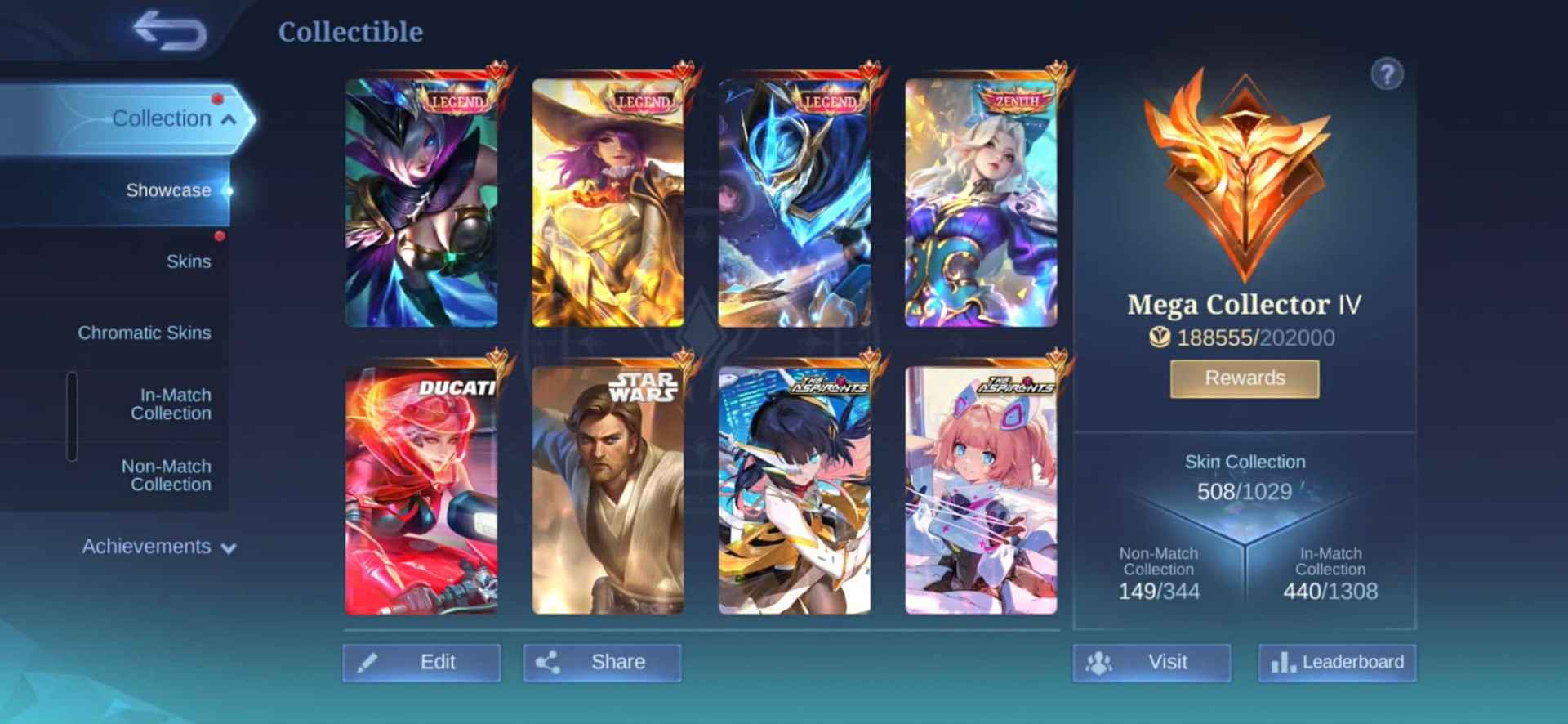
Task: Click the Rewards button
Action: (1244, 378)
